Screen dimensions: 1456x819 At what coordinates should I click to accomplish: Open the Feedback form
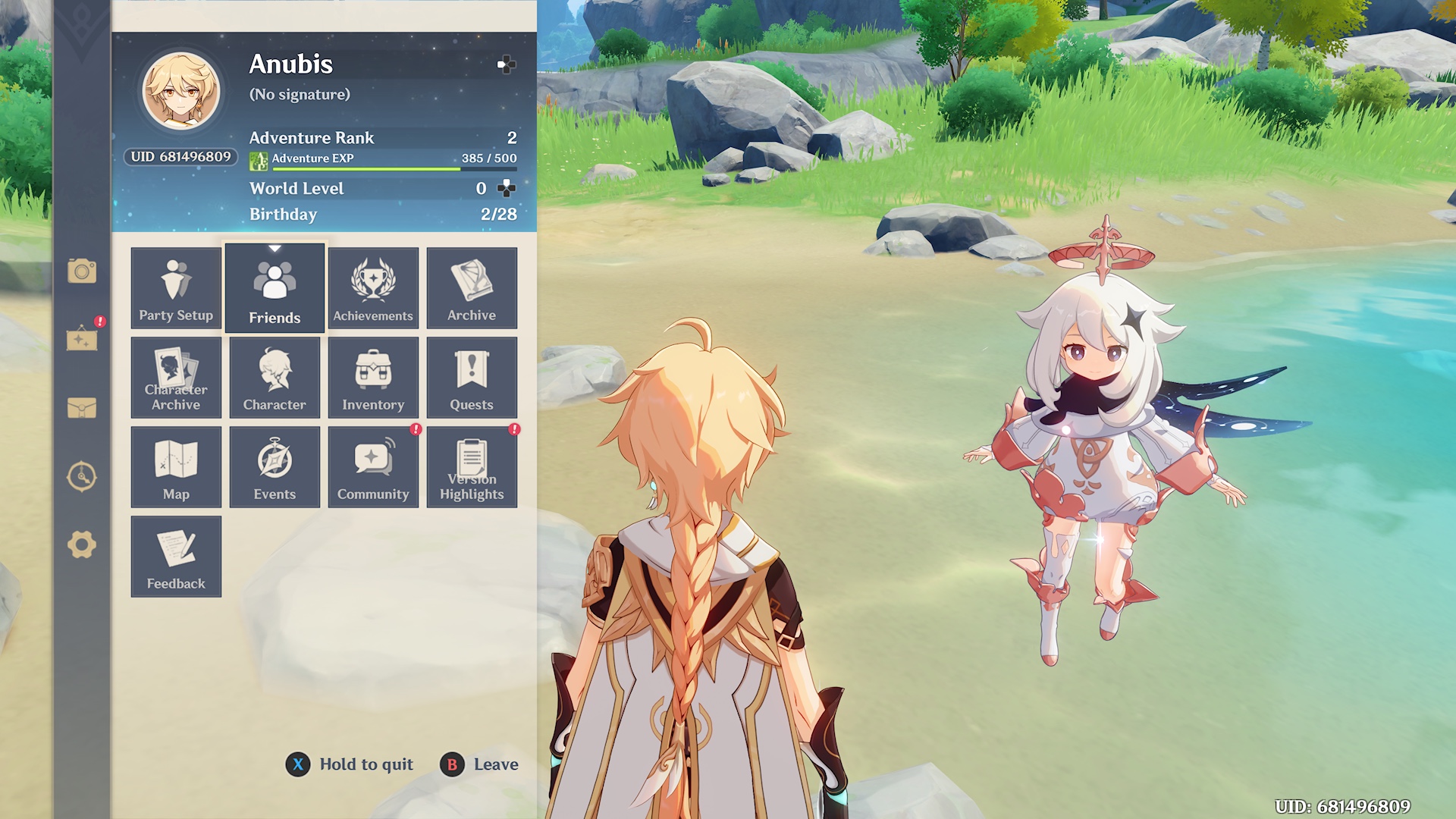[x=176, y=557]
